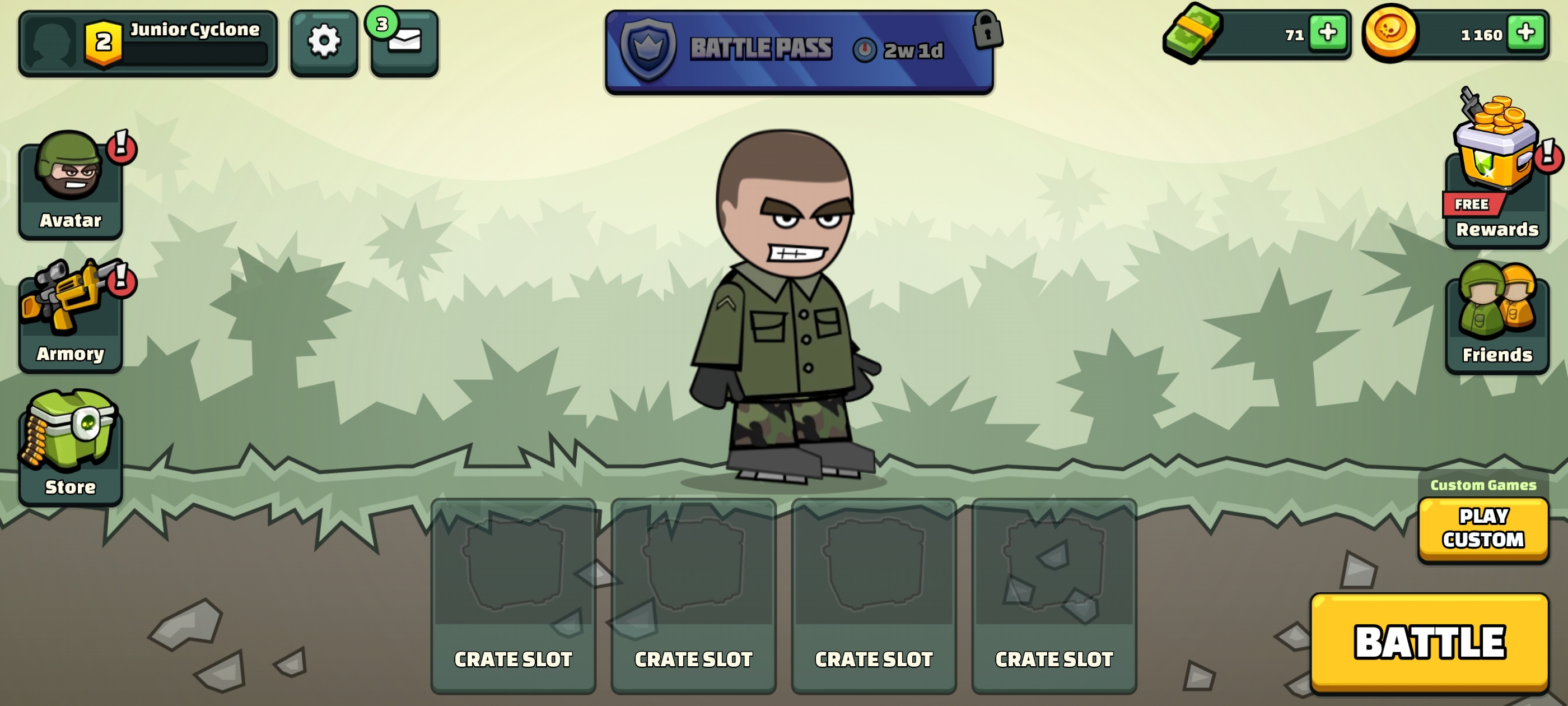The width and height of the screenshot is (1568, 706).
Task: Select Play Custom game
Action: point(1483,528)
